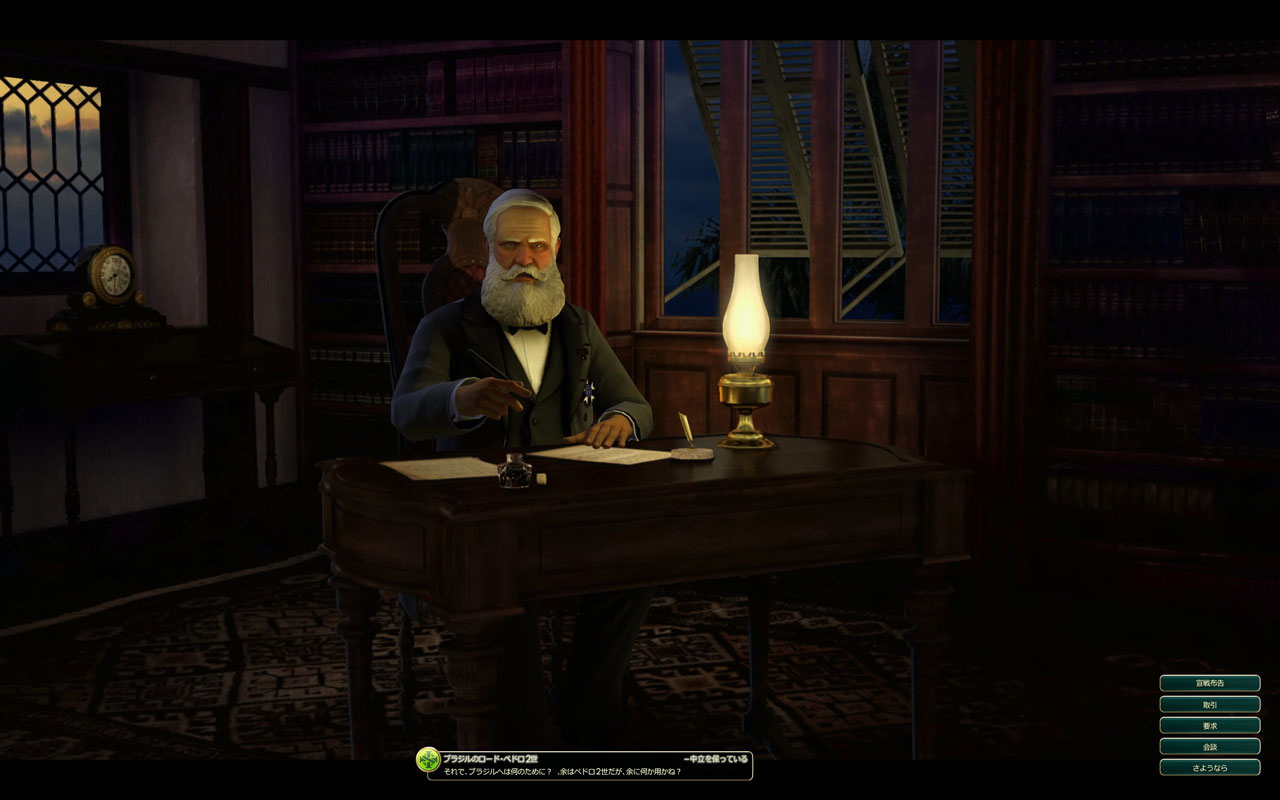The width and height of the screenshot is (1280, 800).
Task: Click the green Brazil civilization emblem
Action: [428, 759]
